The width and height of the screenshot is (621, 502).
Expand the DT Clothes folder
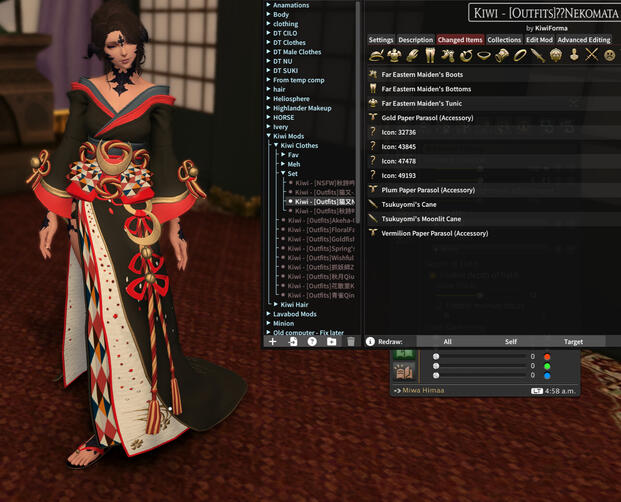(x=289, y=43)
